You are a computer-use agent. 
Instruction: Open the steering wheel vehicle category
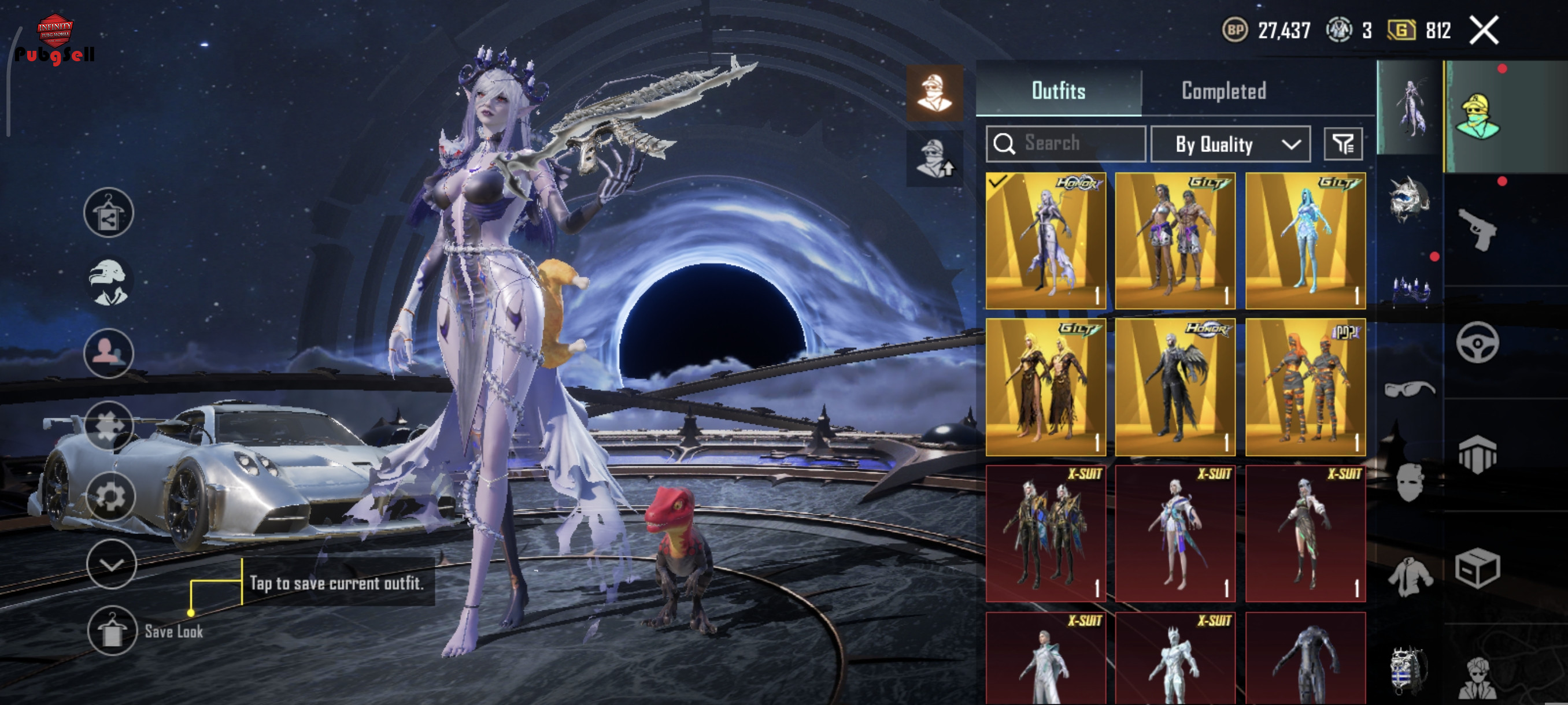pyautogui.click(x=1477, y=343)
